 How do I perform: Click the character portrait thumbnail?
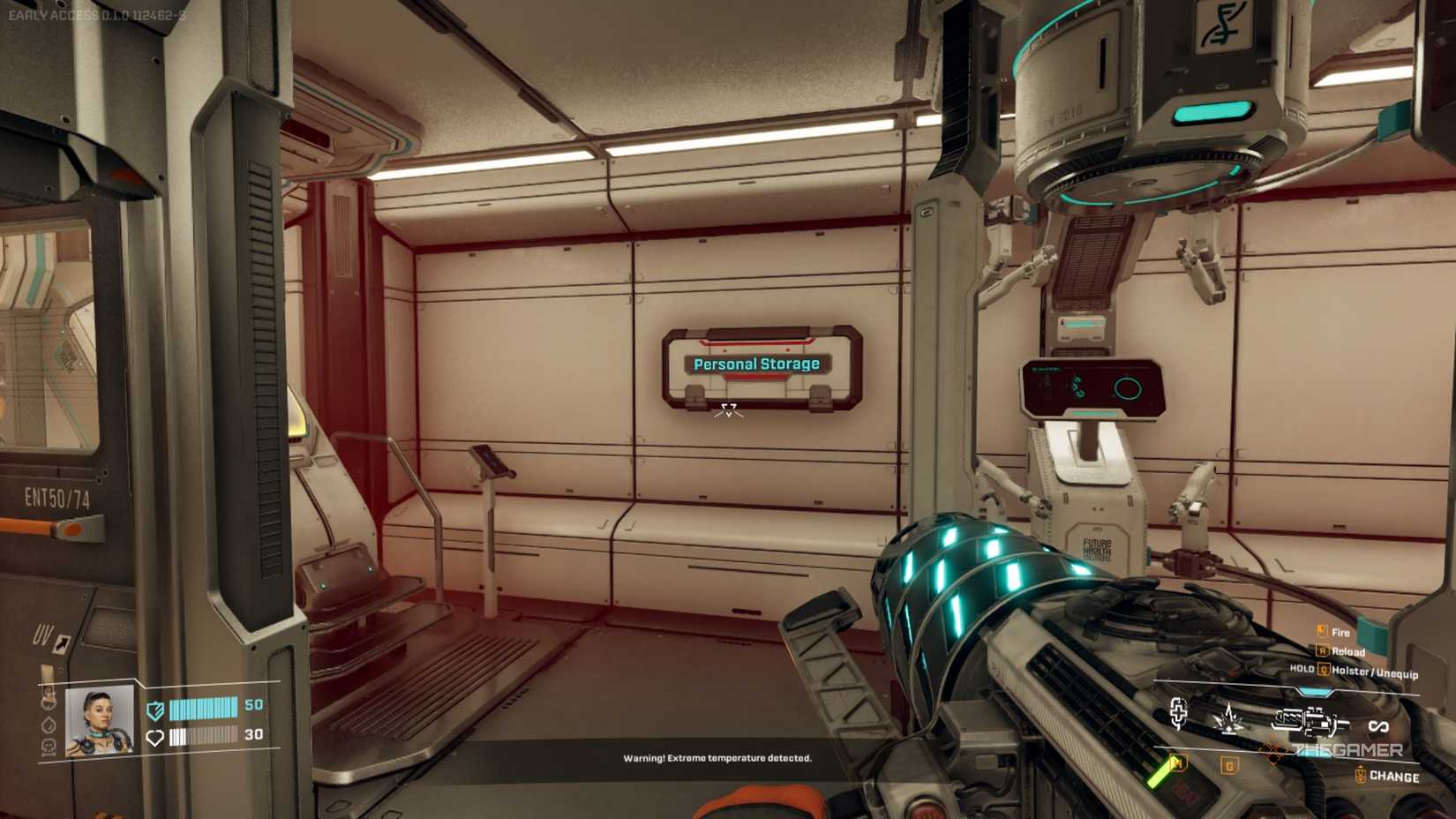98,721
